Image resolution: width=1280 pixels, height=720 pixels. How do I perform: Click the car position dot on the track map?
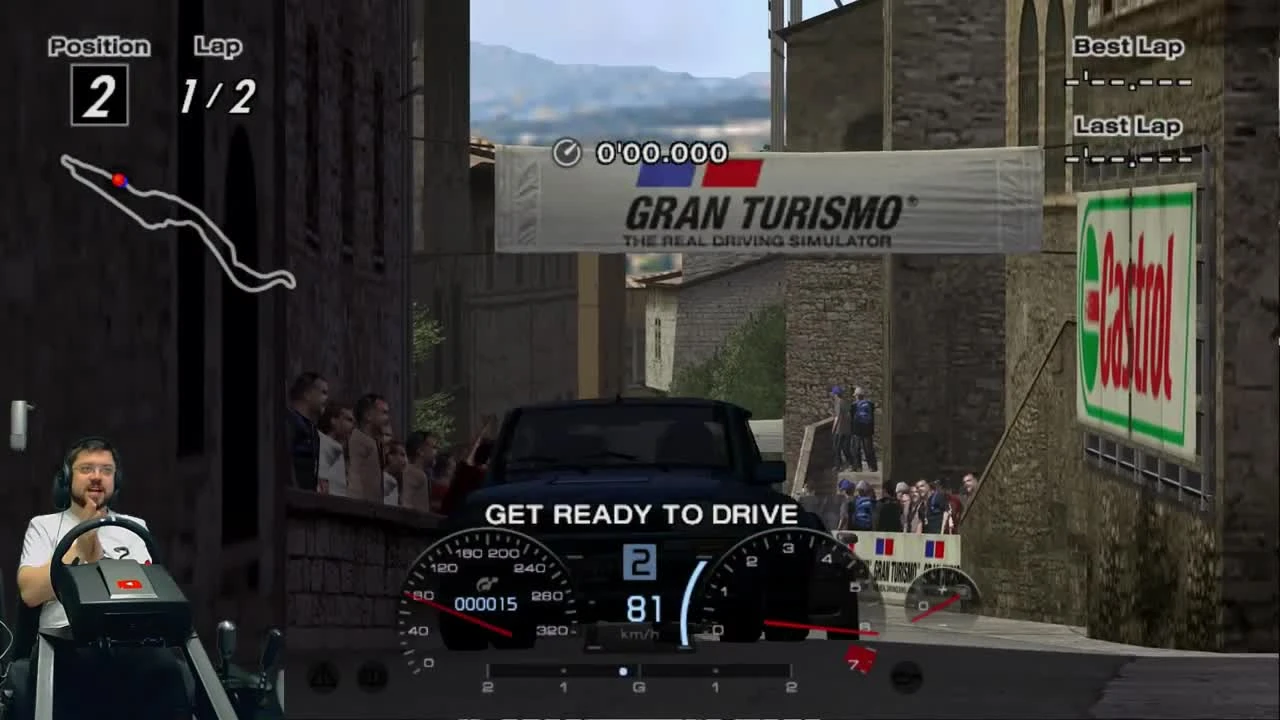click(x=120, y=178)
